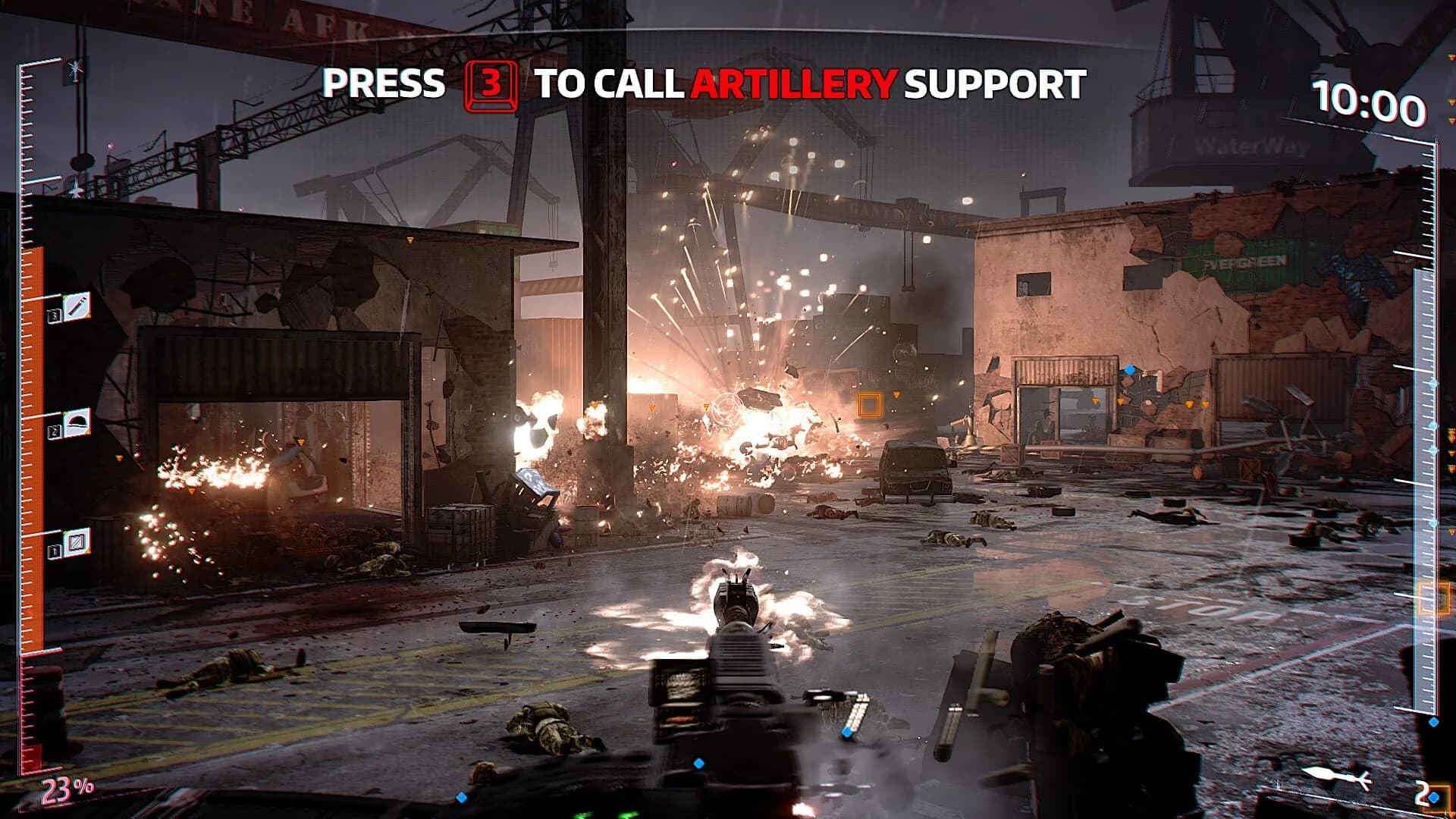1456x819 pixels.
Task: Click the PRESS 3 support prompt banner
Action: (x=704, y=85)
